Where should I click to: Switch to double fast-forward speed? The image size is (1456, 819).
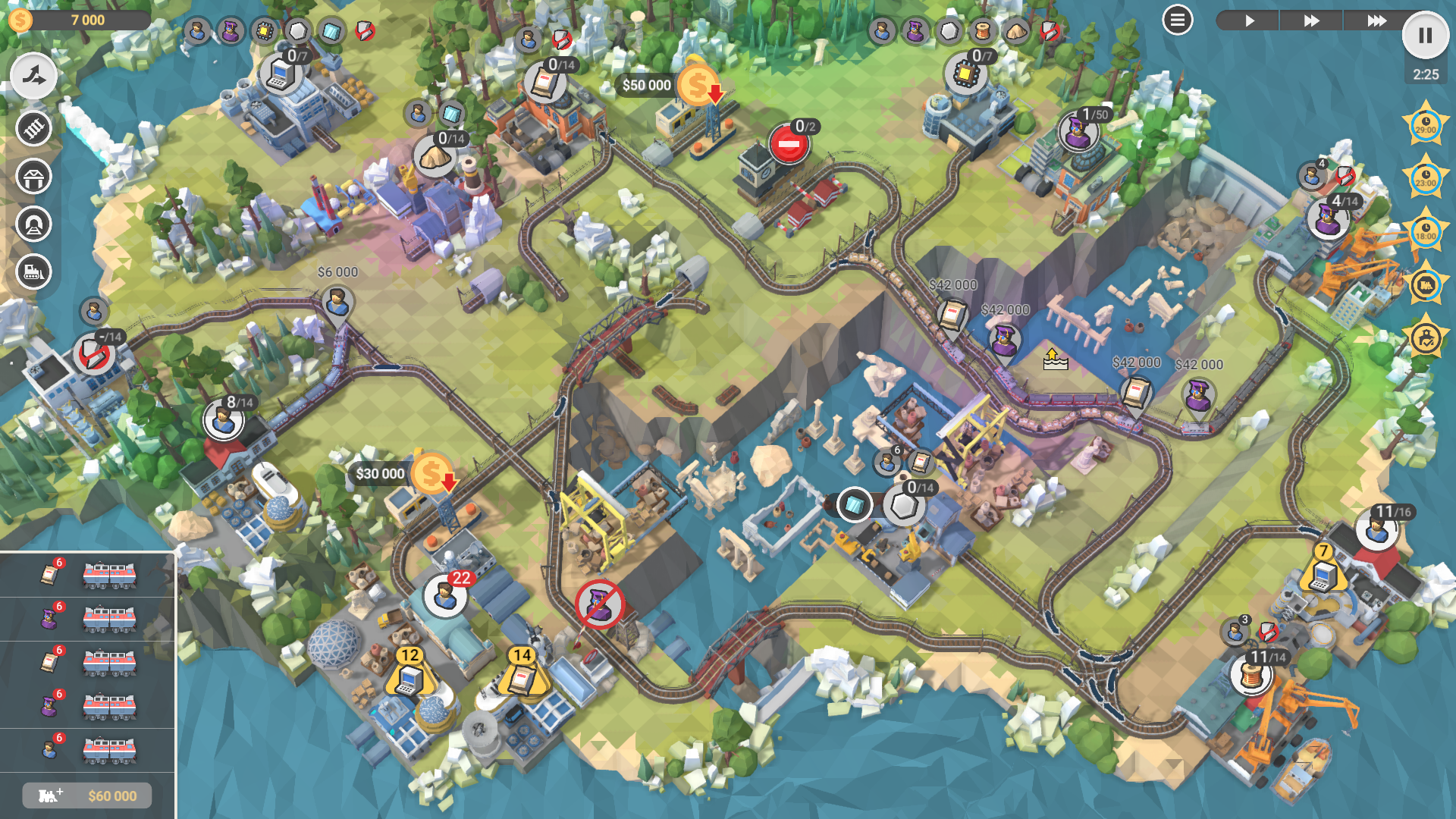click(x=1311, y=20)
